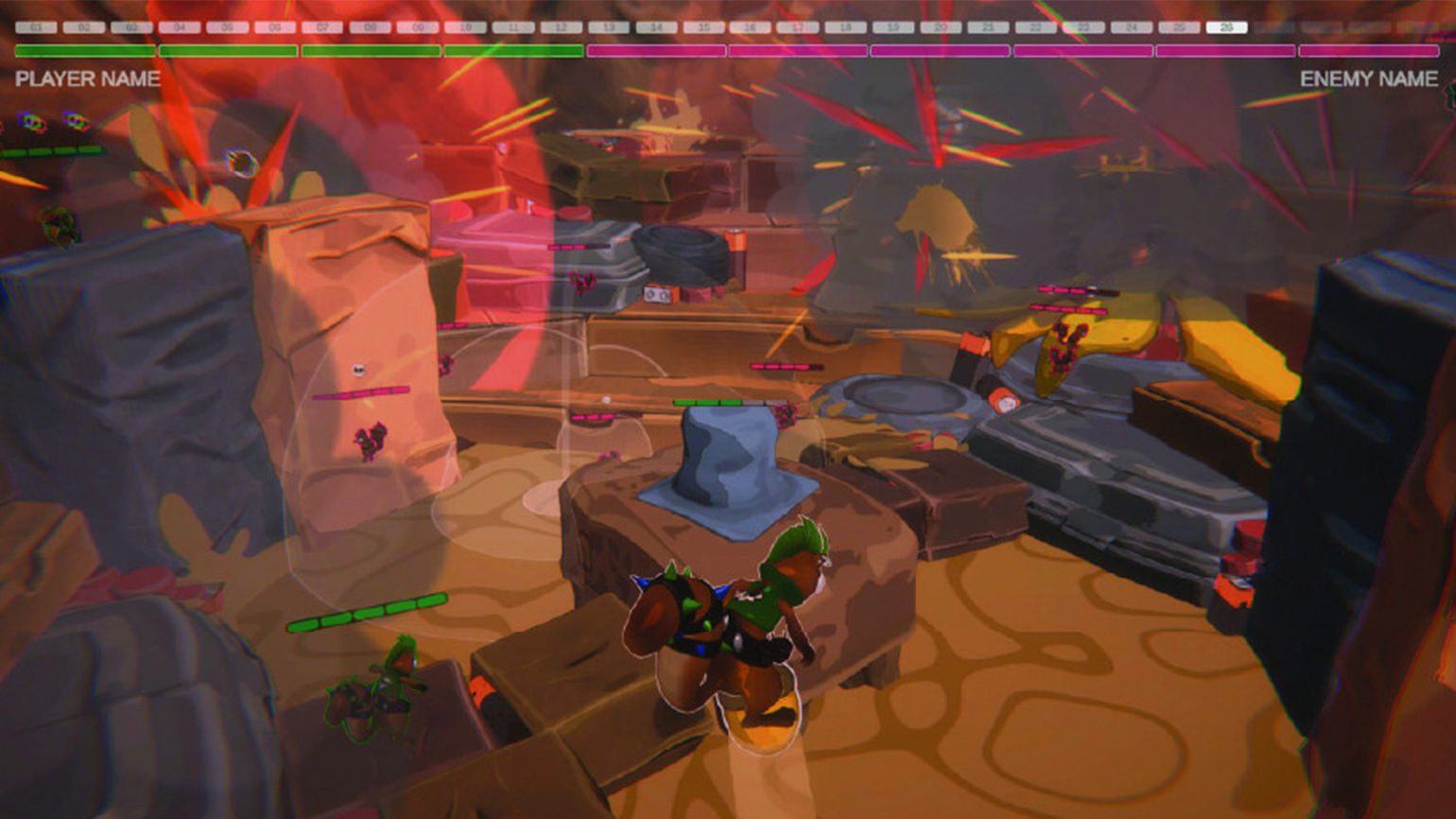
Task: Choose turn marker 13 in the top strip
Action: pos(608,27)
